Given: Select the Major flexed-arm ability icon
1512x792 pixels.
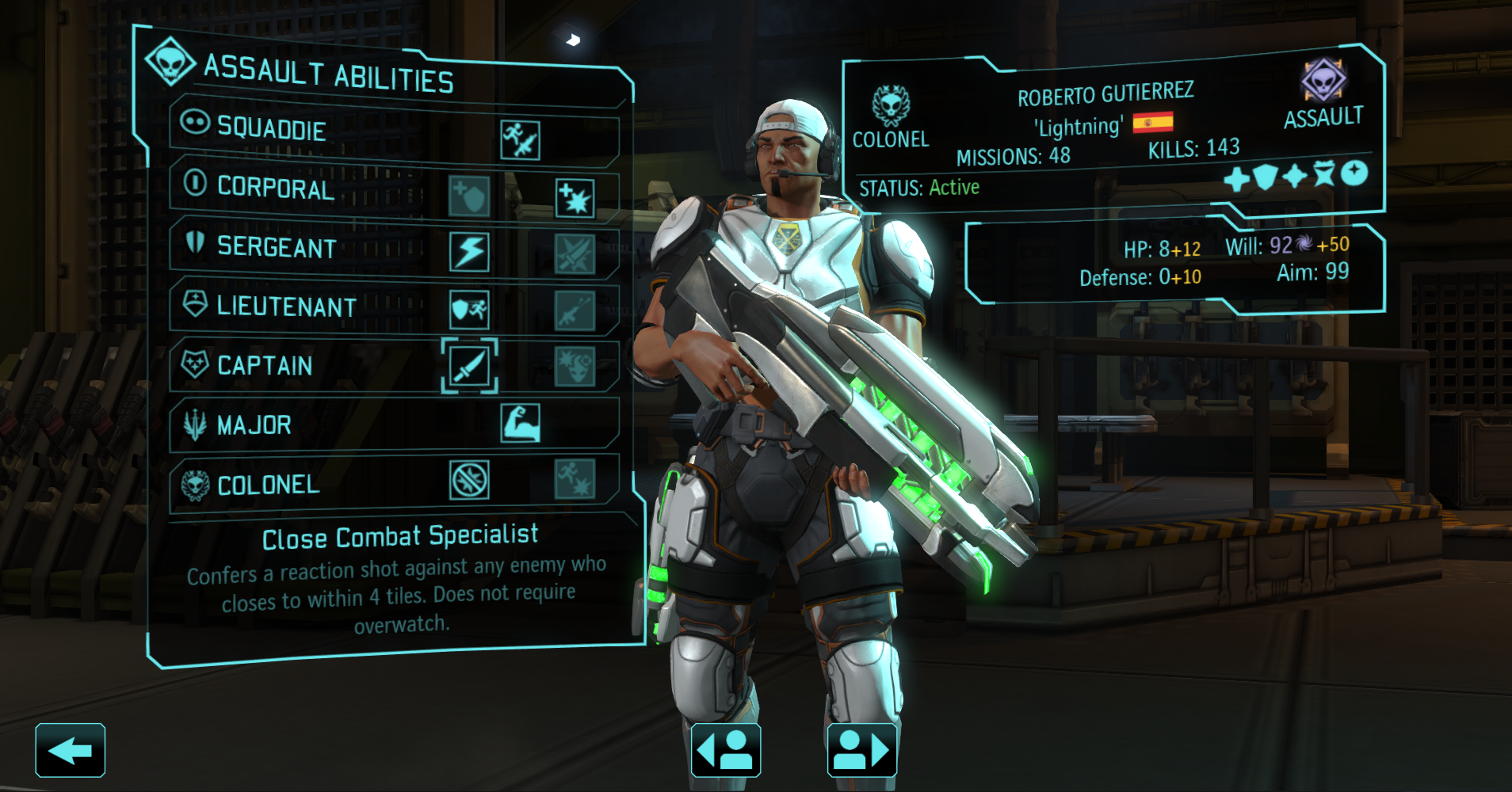Looking at the screenshot, I should tap(521, 423).
